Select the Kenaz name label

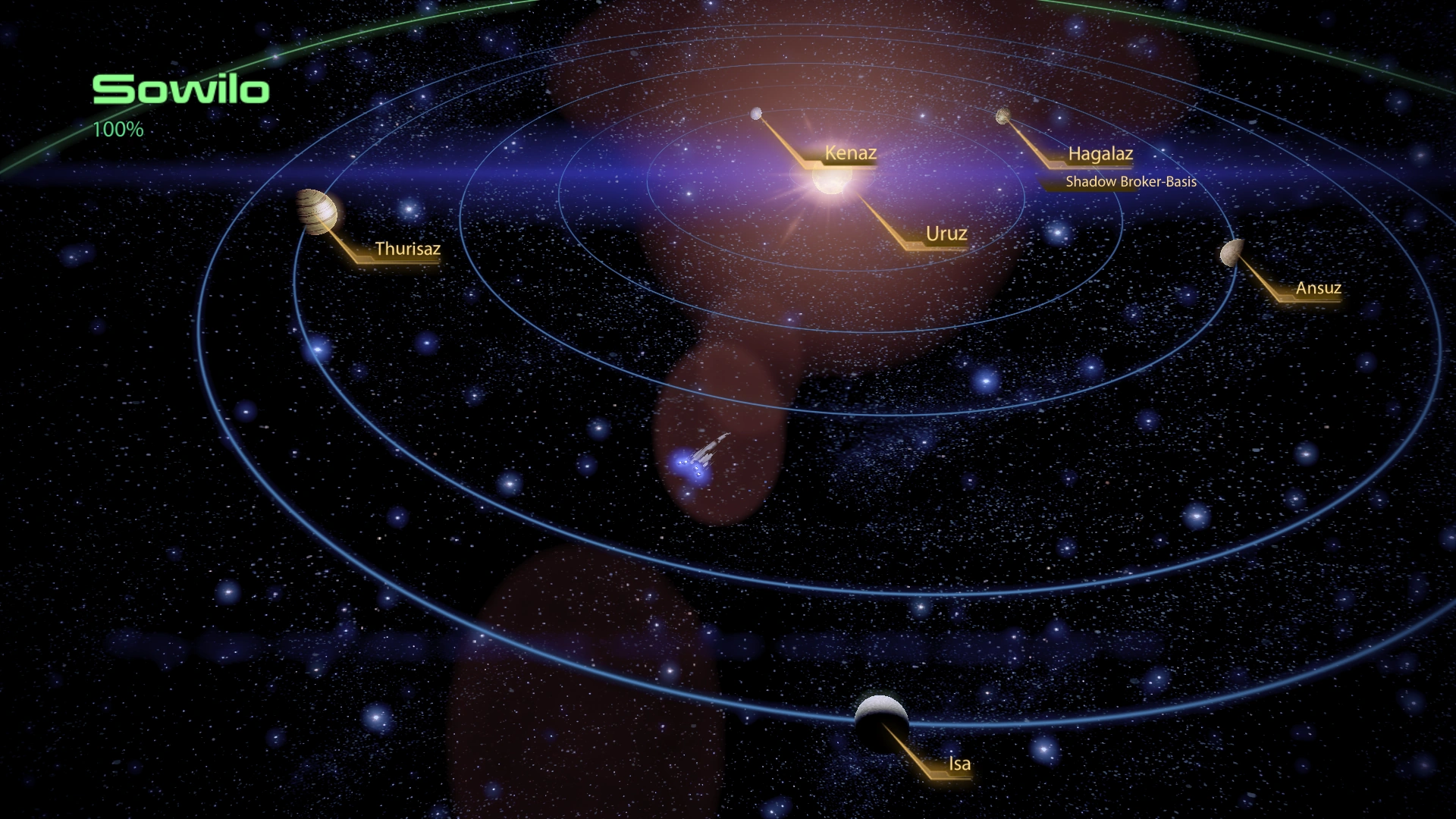[850, 153]
